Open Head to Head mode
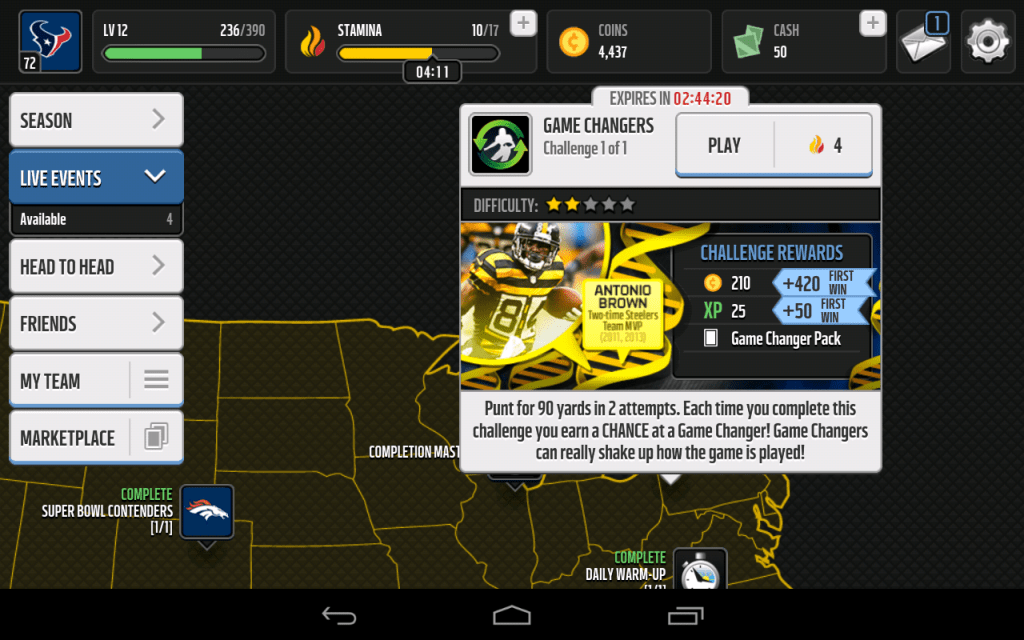Screen dimensions: 1024x640 [96, 267]
